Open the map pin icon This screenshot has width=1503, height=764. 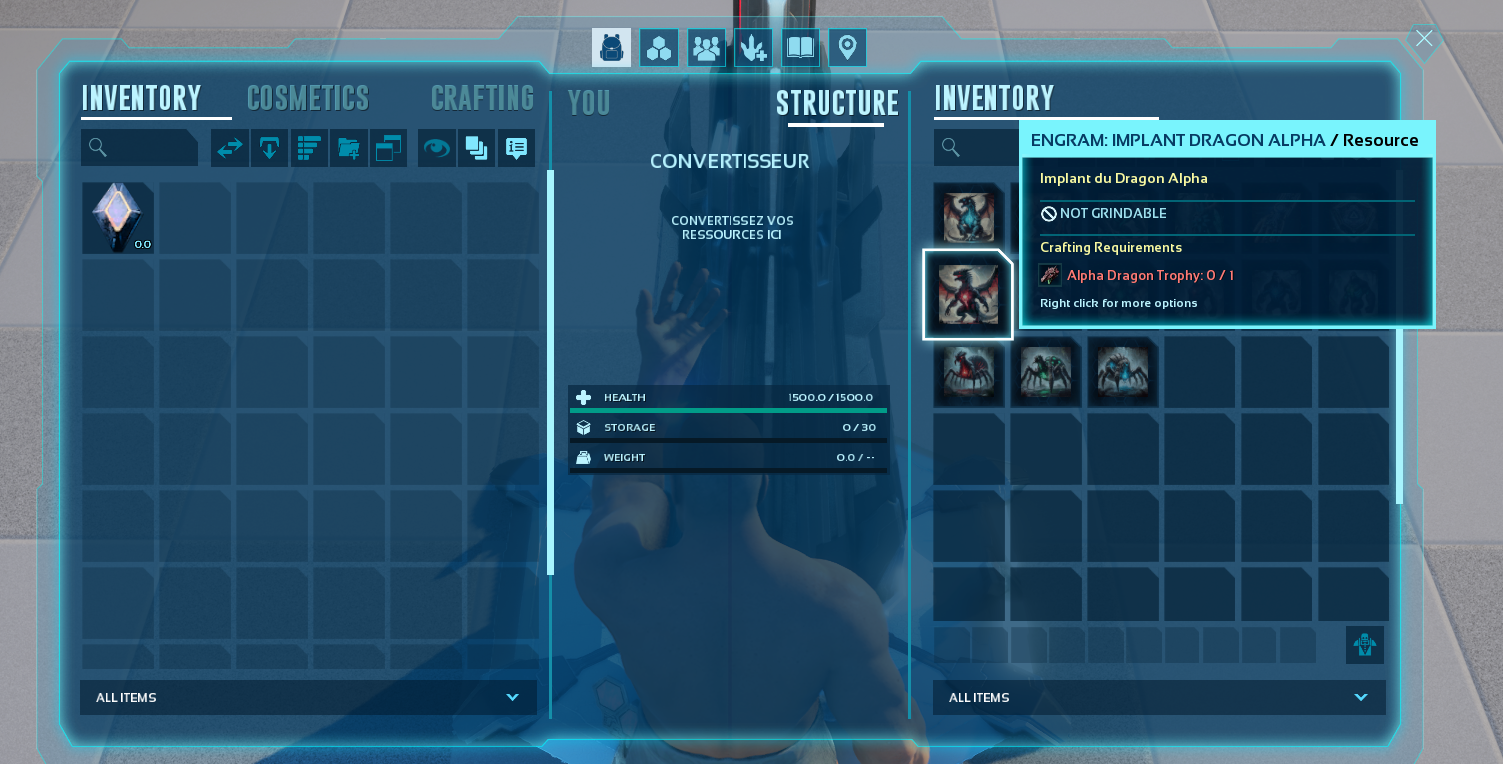pyautogui.click(x=847, y=48)
